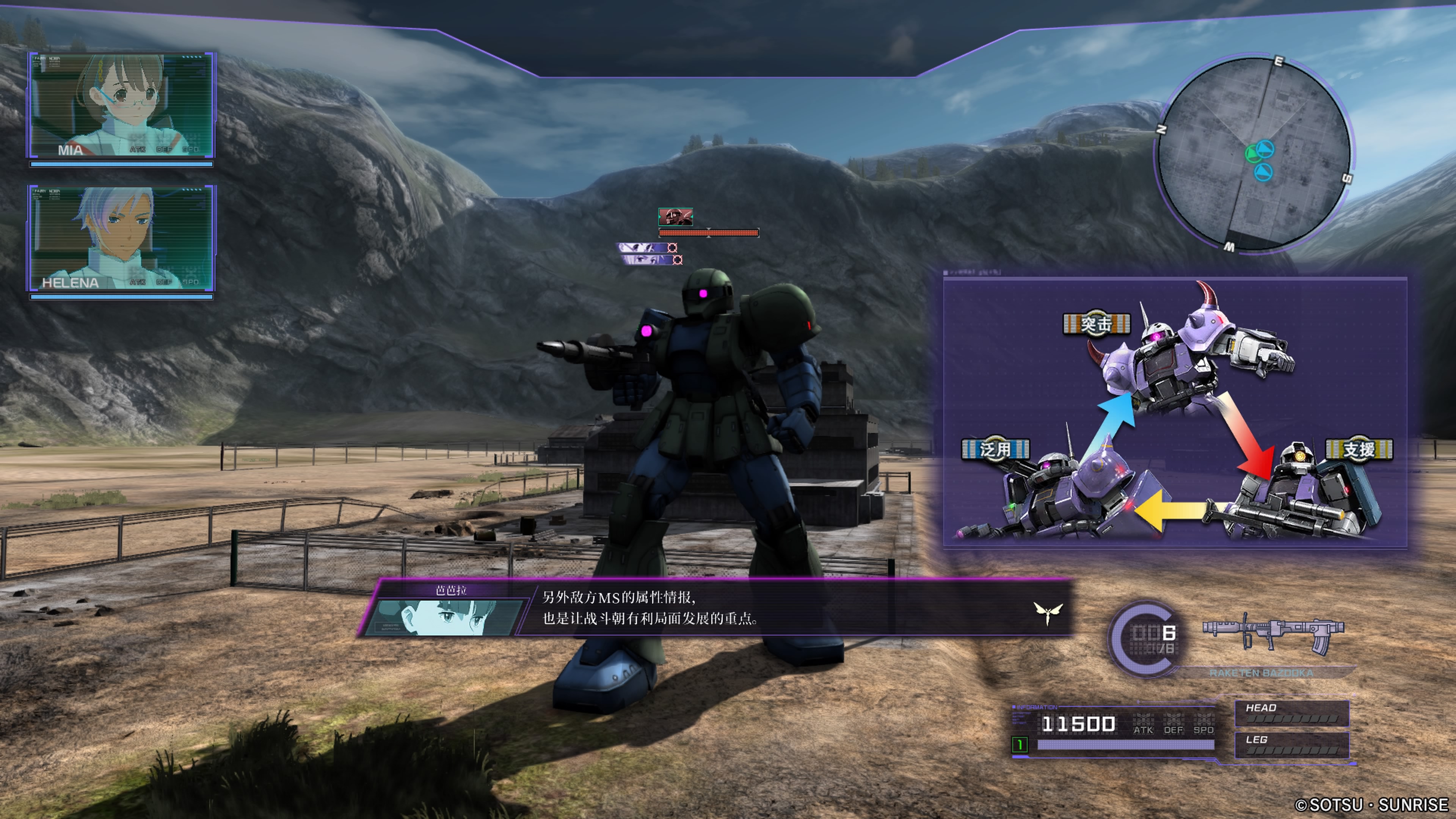This screenshot has width=1456, height=819.
Task: Inspect the LEG damage status panel
Action: click(x=1291, y=745)
